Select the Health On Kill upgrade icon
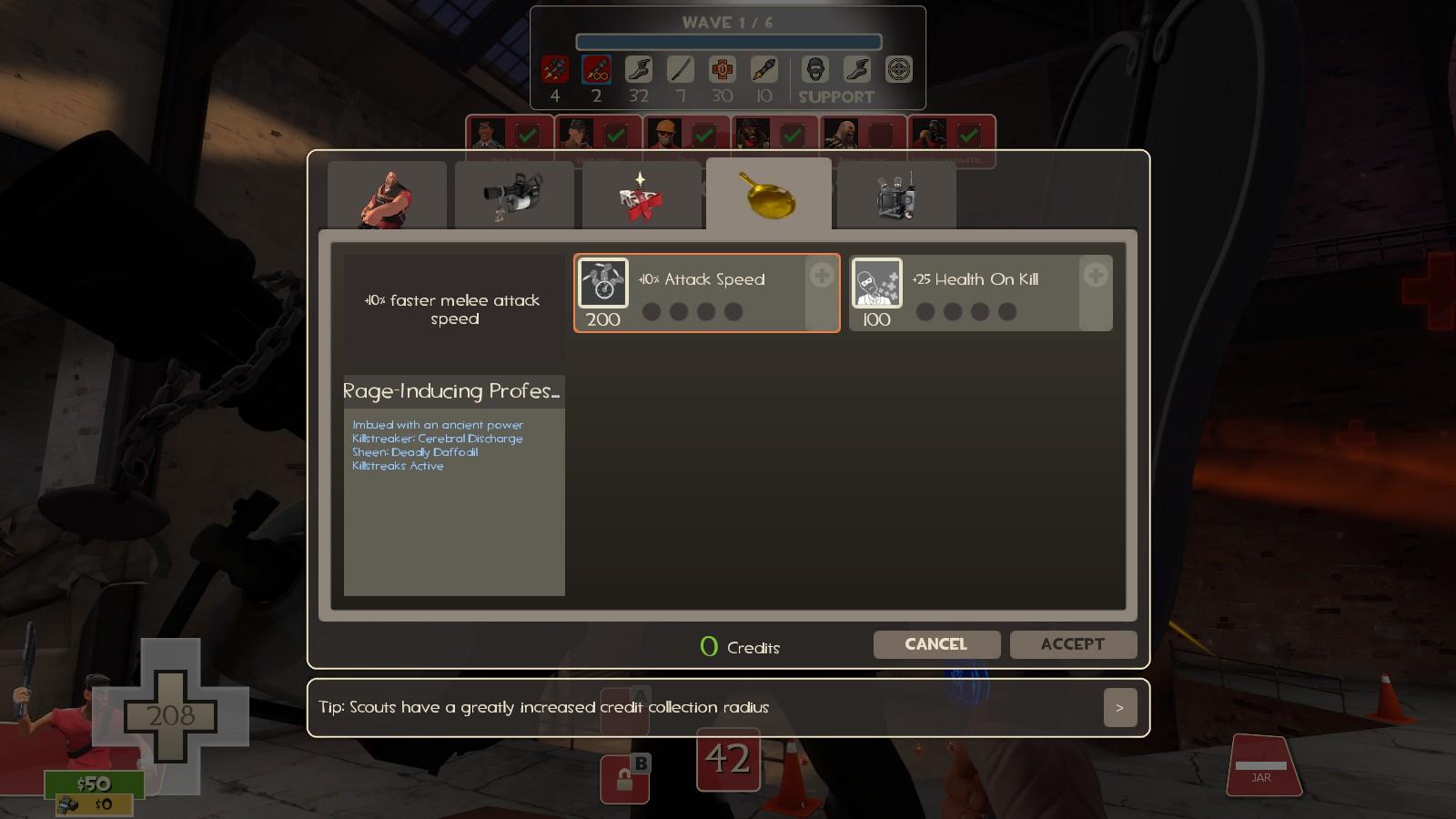Image resolution: width=1456 pixels, height=819 pixels. pyautogui.click(x=876, y=283)
